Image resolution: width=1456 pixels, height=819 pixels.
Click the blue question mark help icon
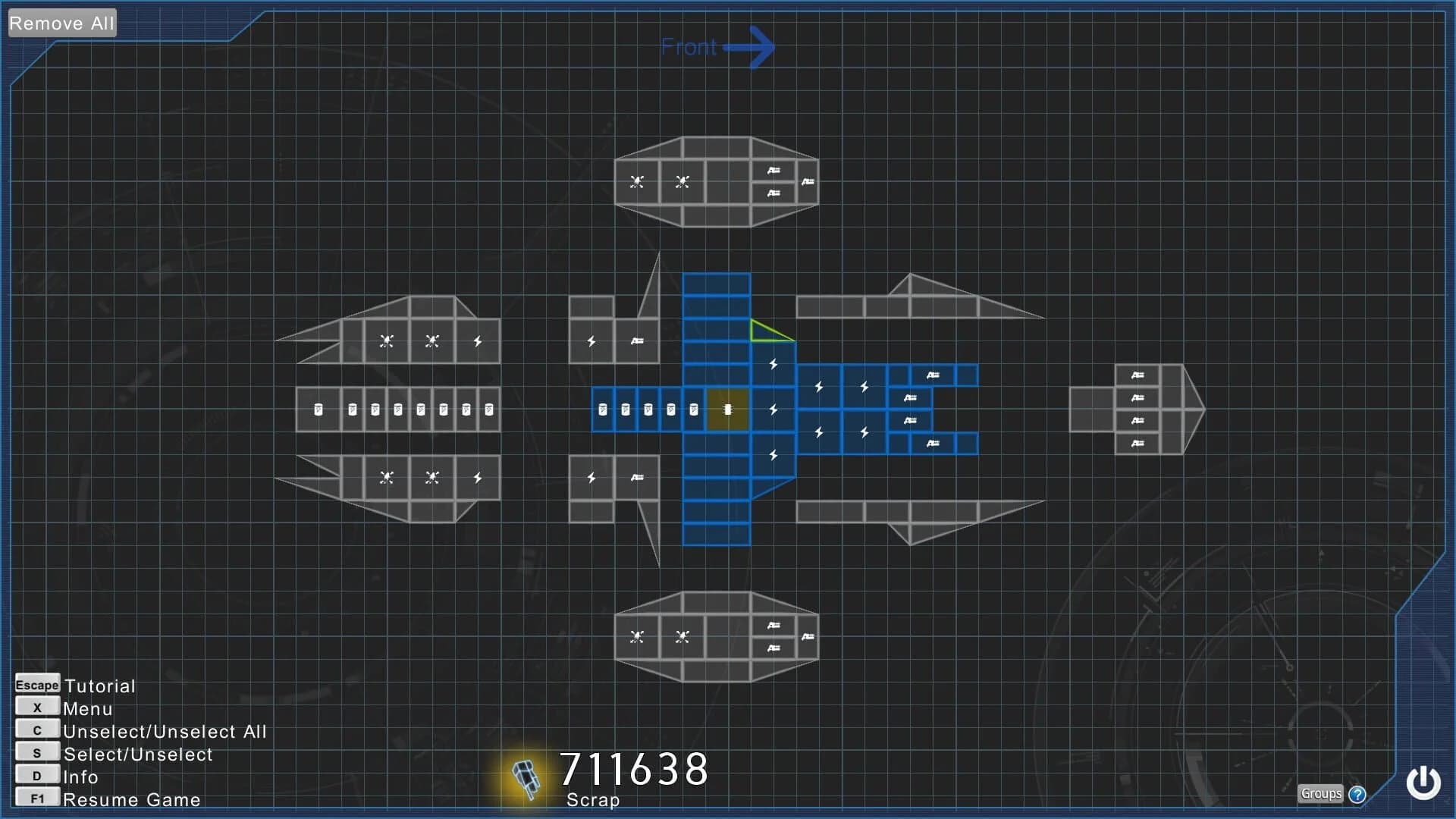1356,794
